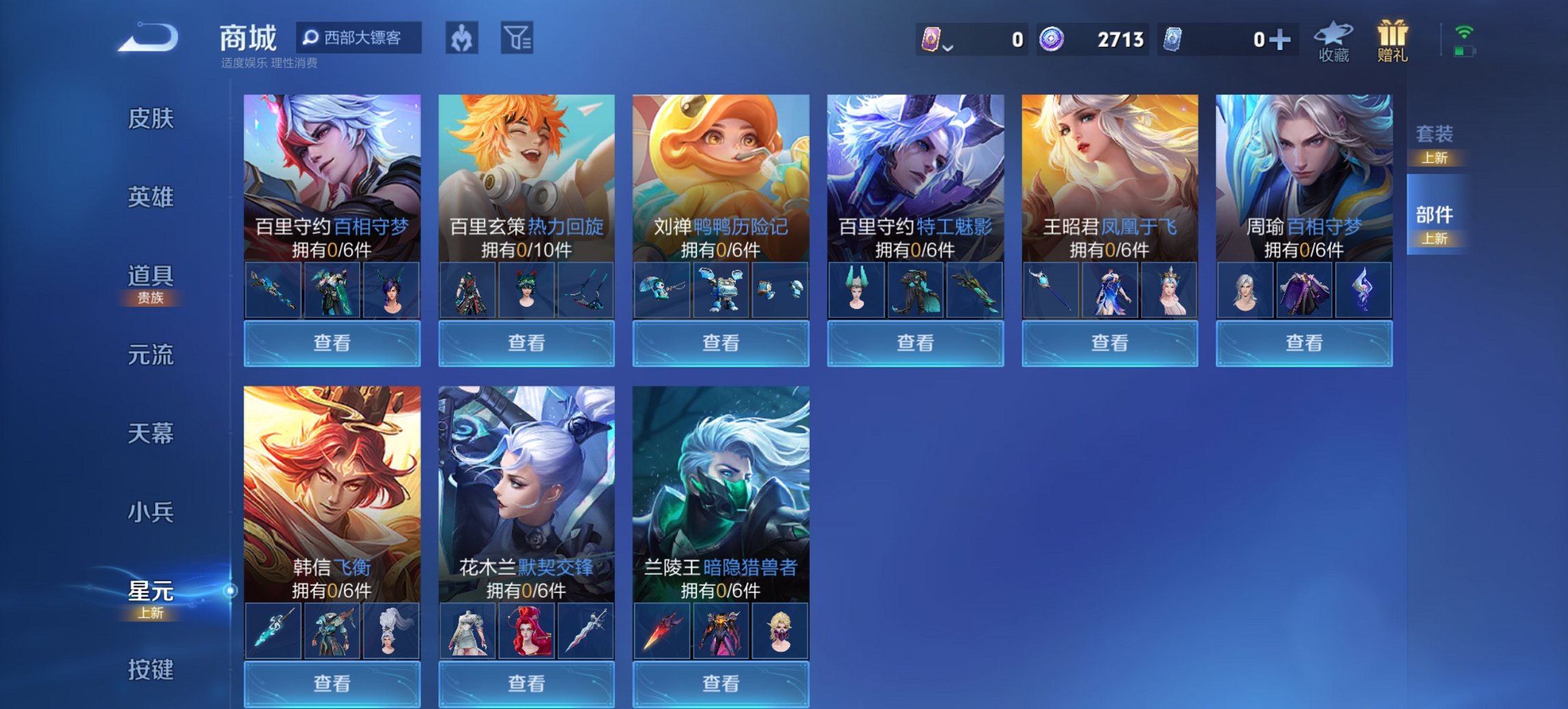Switch to the 皮肤 tab
The image size is (1568, 709).
[152, 118]
